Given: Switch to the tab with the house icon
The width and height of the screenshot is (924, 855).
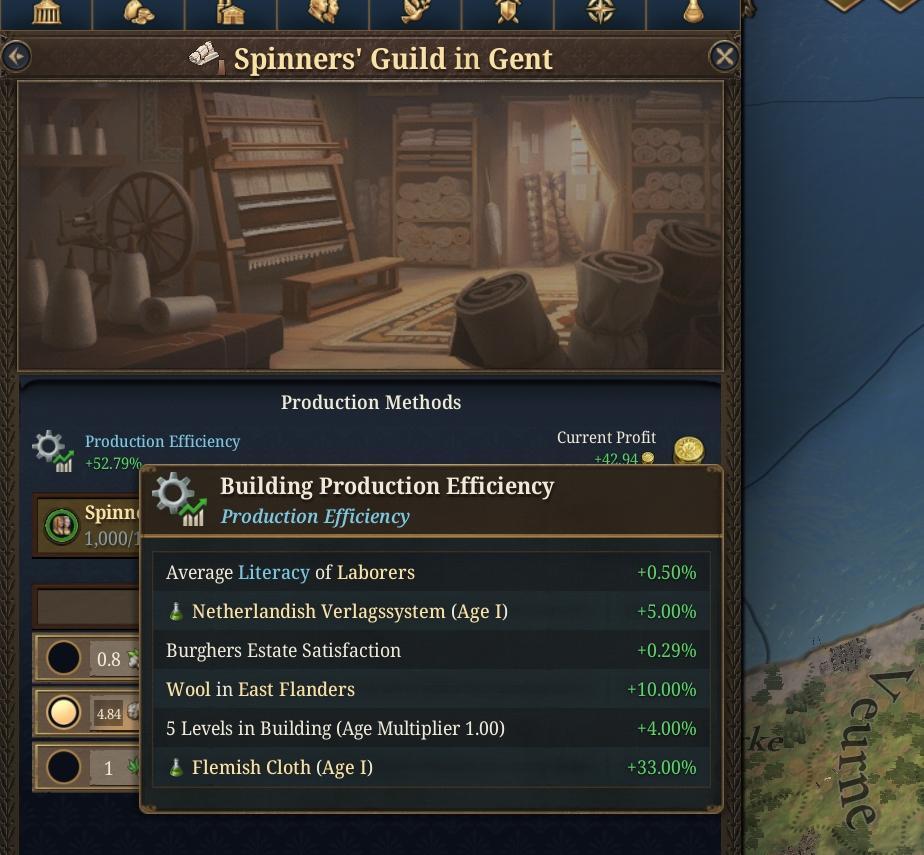Looking at the screenshot, I should (230, 12).
